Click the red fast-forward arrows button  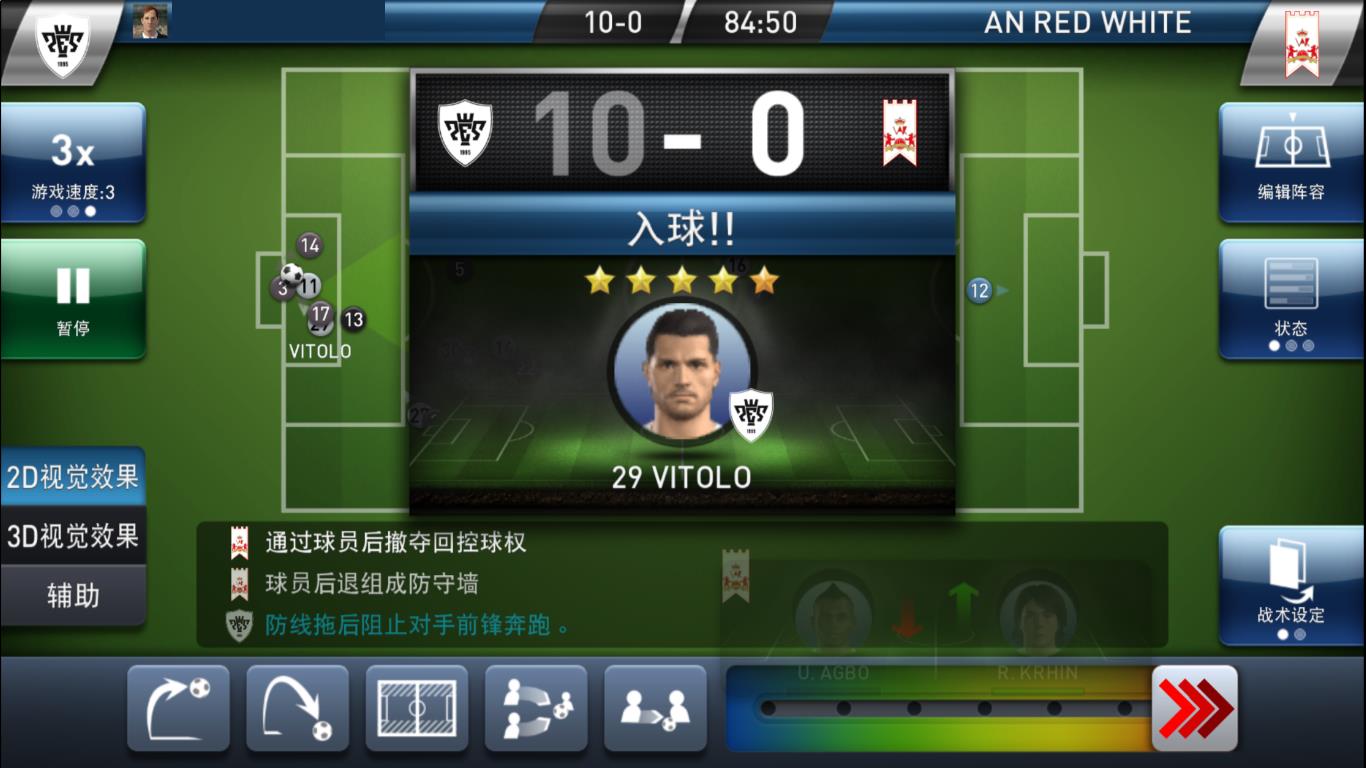1194,708
